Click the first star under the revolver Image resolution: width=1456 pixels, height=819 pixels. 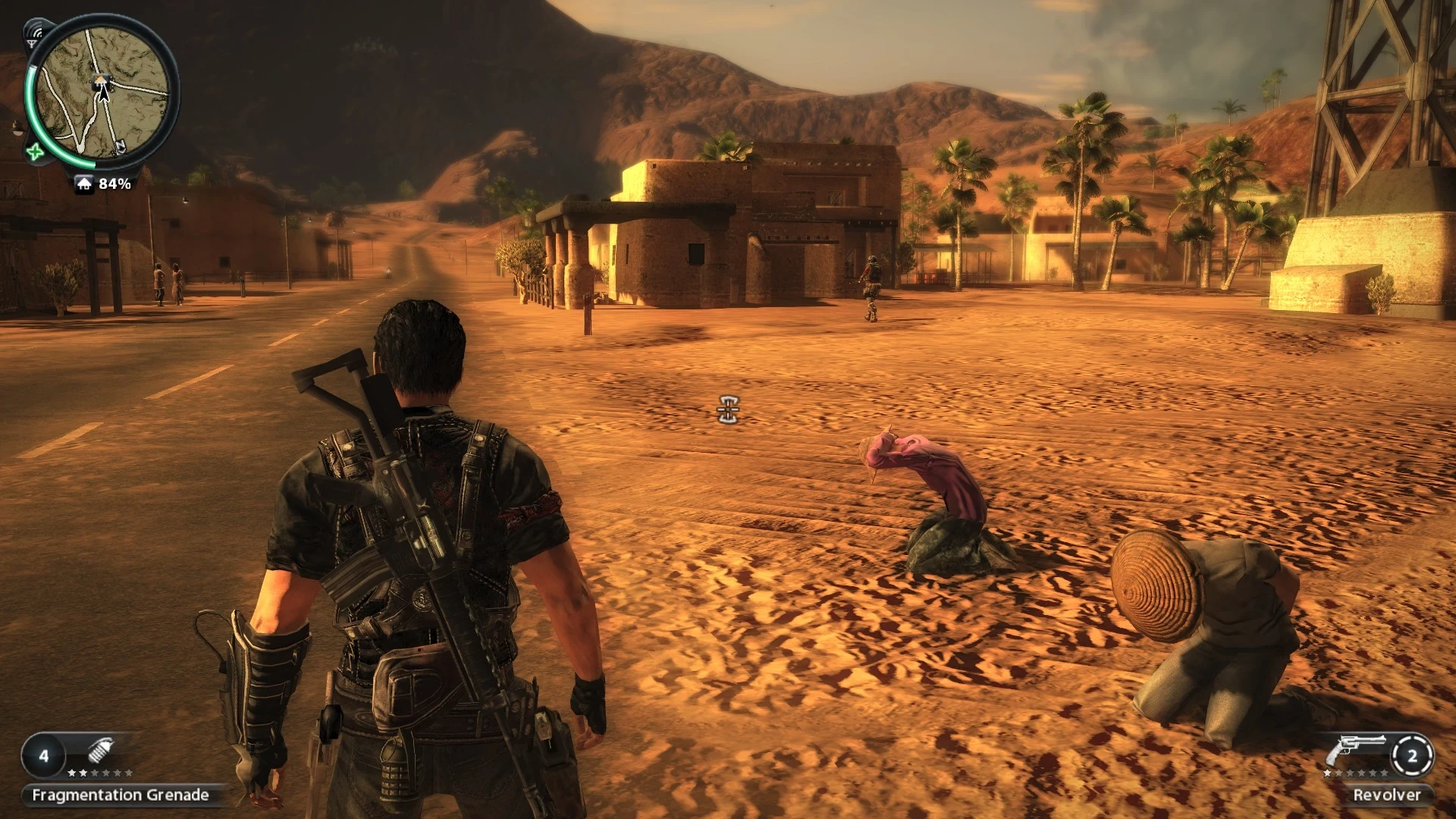click(1327, 773)
